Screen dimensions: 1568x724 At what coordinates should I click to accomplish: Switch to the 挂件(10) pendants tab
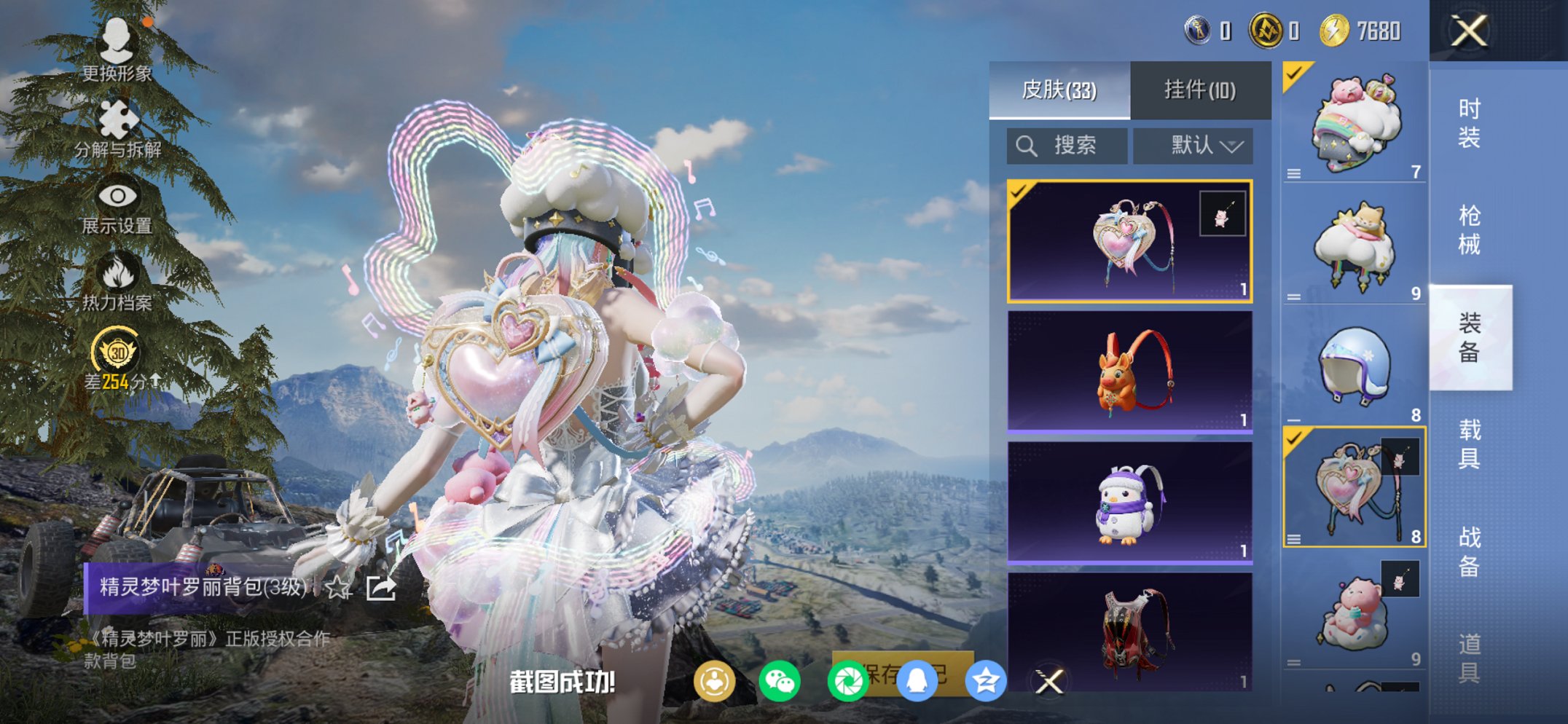pyautogui.click(x=1199, y=88)
